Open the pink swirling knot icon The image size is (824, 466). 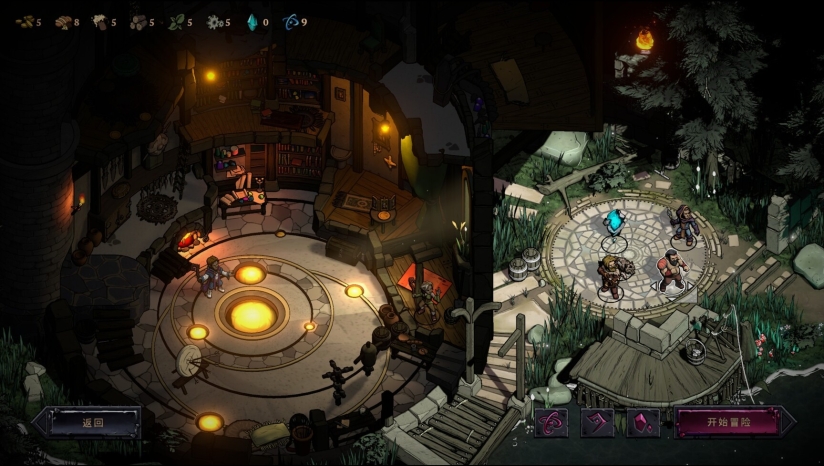[552, 423]
